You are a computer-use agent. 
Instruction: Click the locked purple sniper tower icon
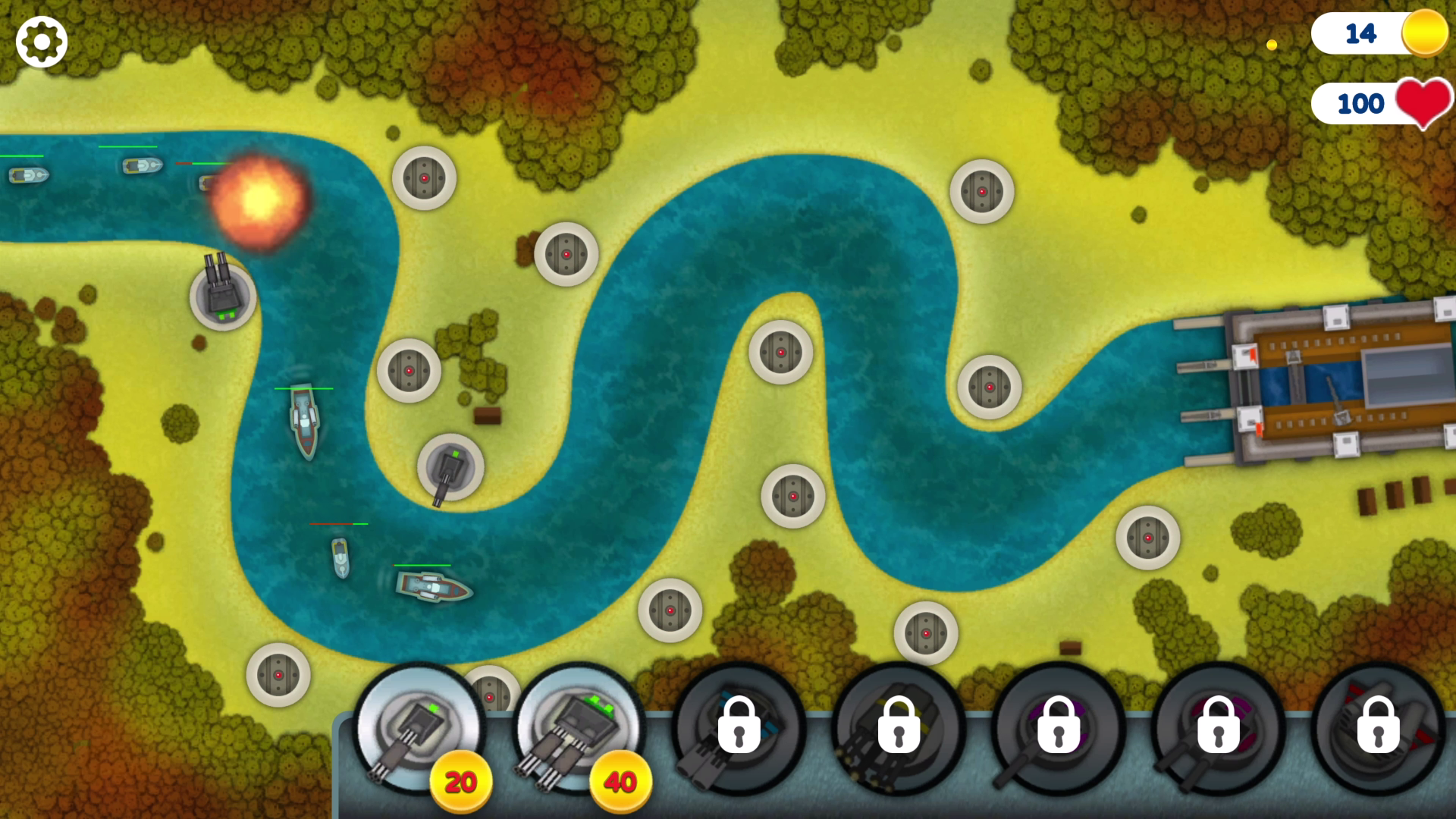pos(1058,728)
